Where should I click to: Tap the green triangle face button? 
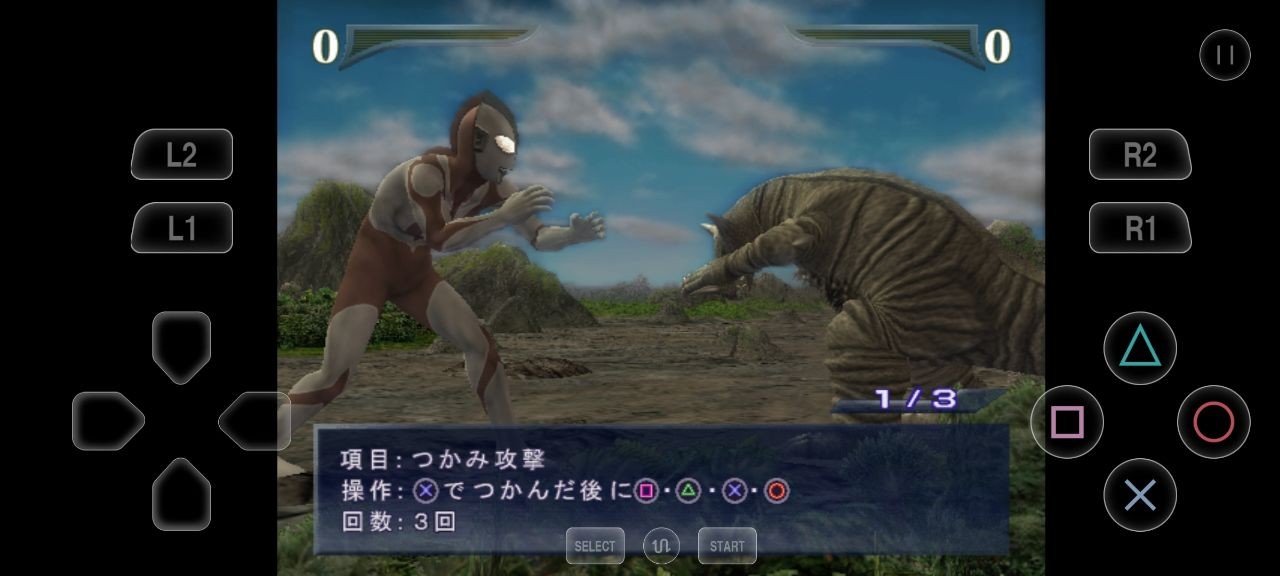(x=1140, y=348)
